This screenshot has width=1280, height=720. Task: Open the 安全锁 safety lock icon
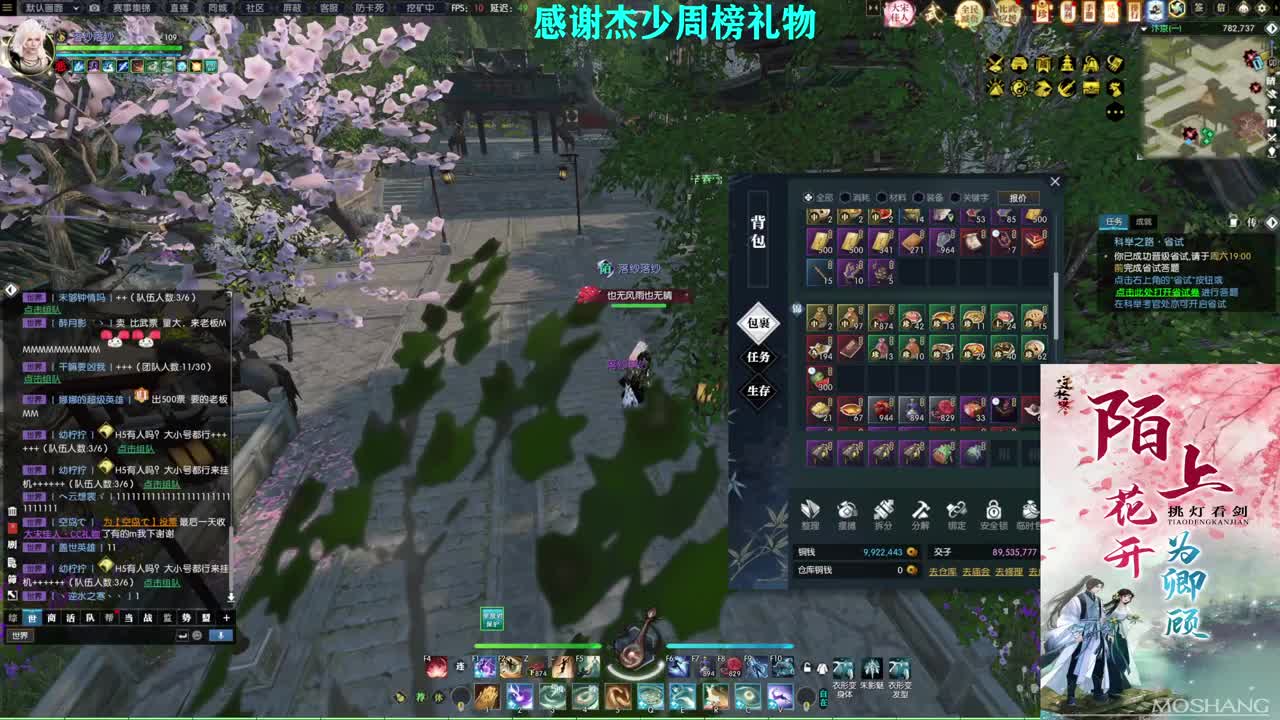[x=995, y=510]
